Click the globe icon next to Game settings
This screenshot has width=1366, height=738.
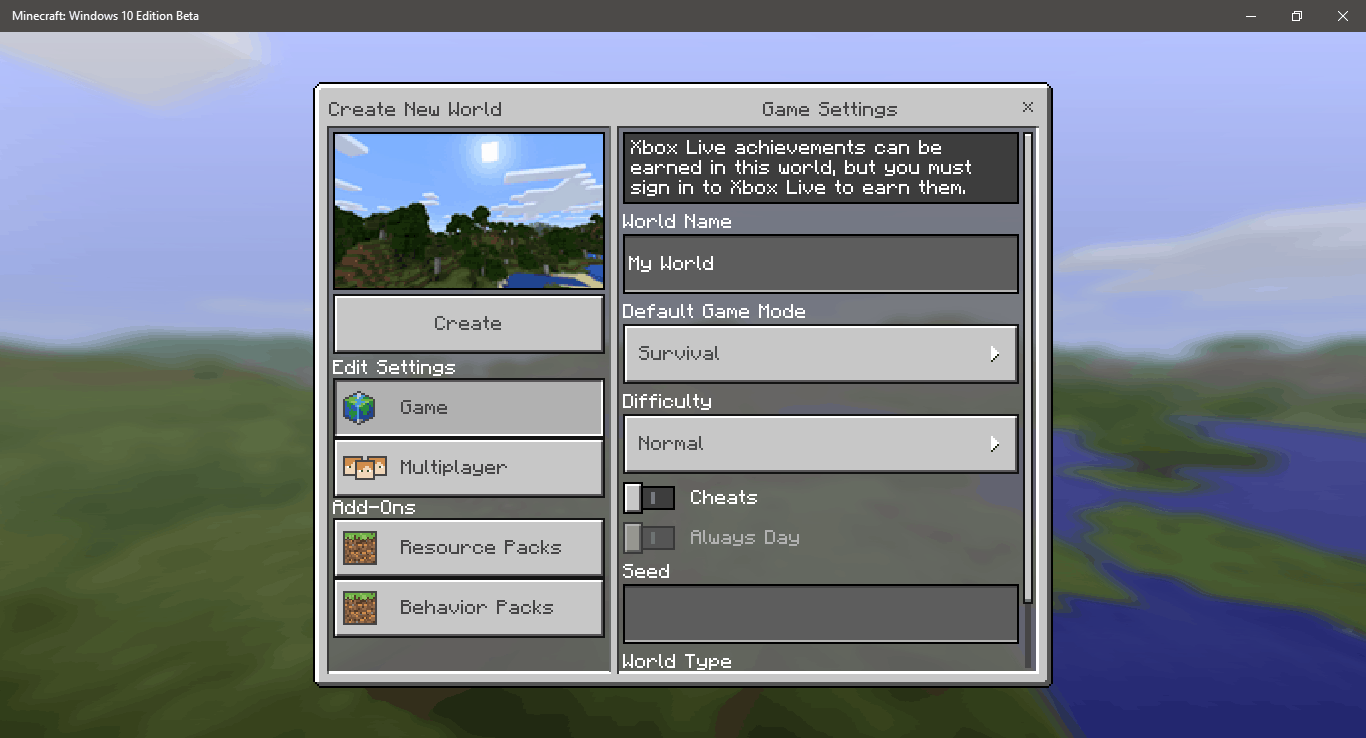click(359, 407)
